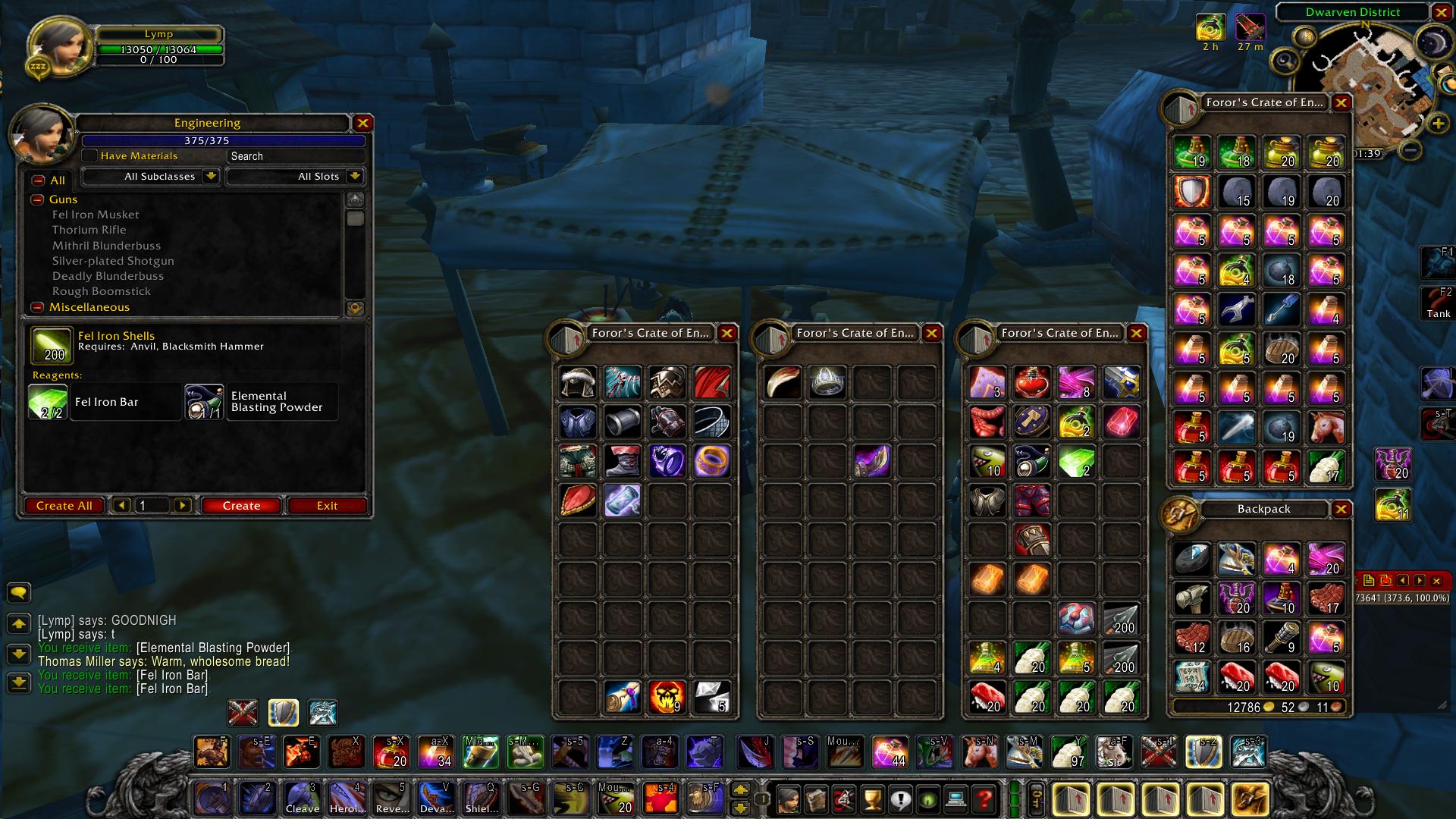
Task: Collapse the Guns recipe category
Action: tap(36, 199)
